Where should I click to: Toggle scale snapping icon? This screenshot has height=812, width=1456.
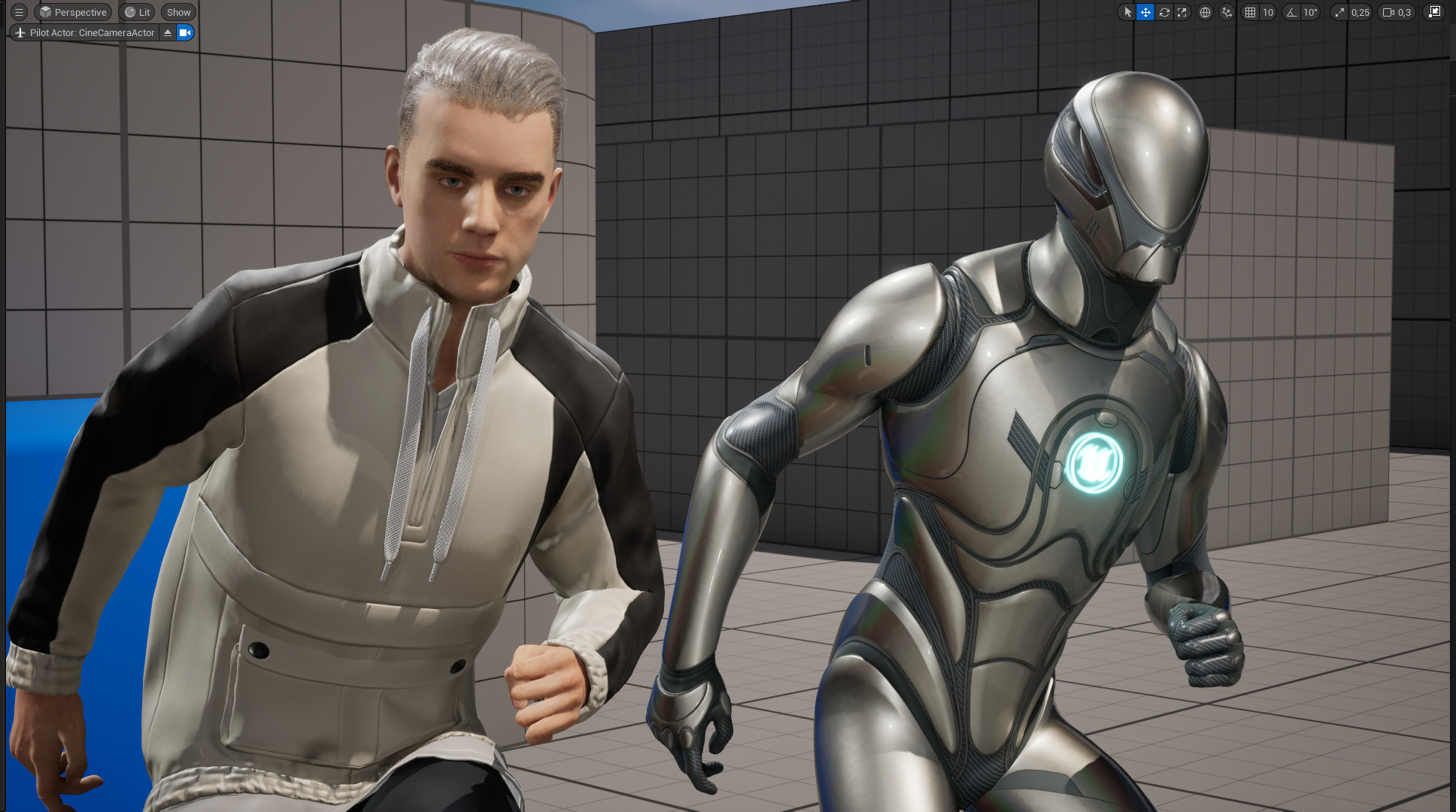pos(1339,12)
